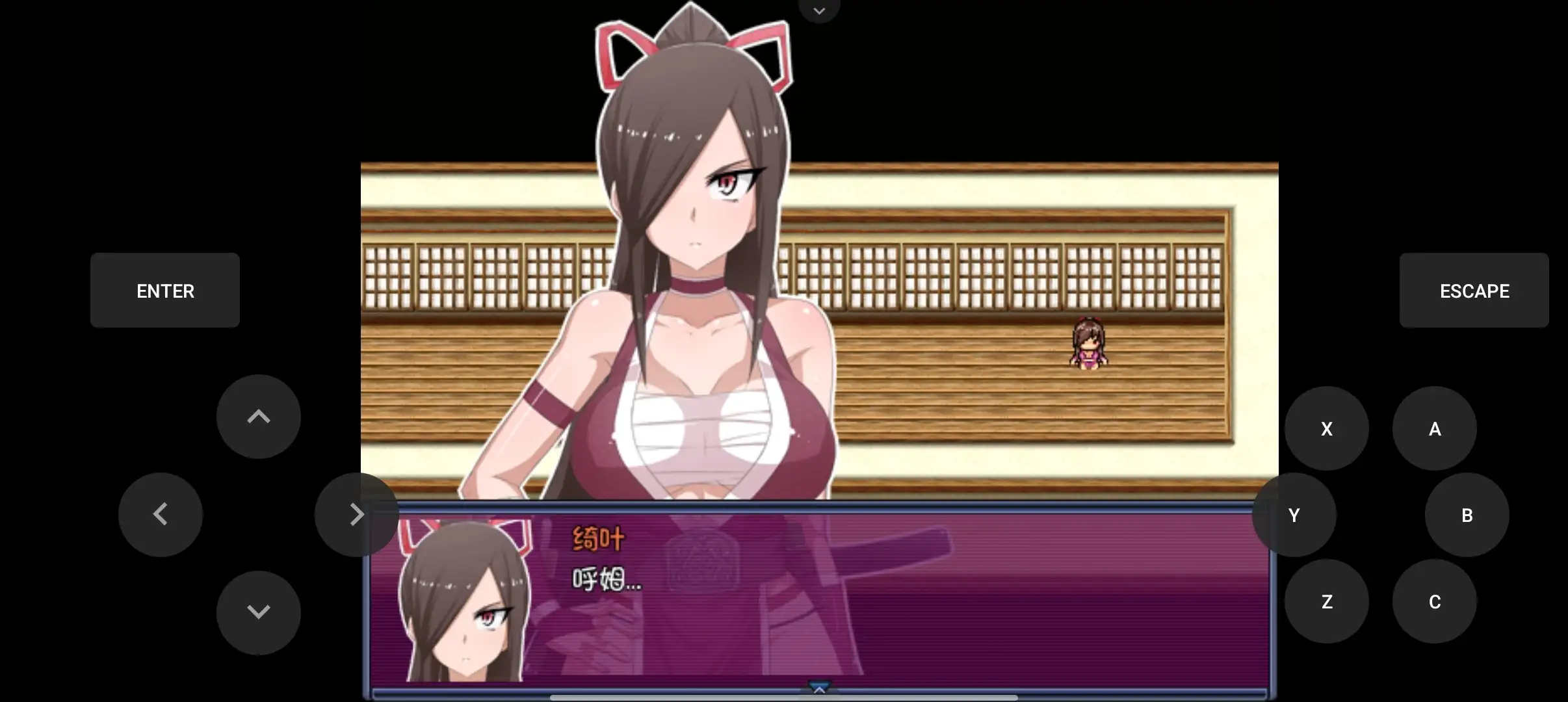The image size is (1568, 702).
Task: Open the top chevron dropdown handle
Action: pos(819,10)
